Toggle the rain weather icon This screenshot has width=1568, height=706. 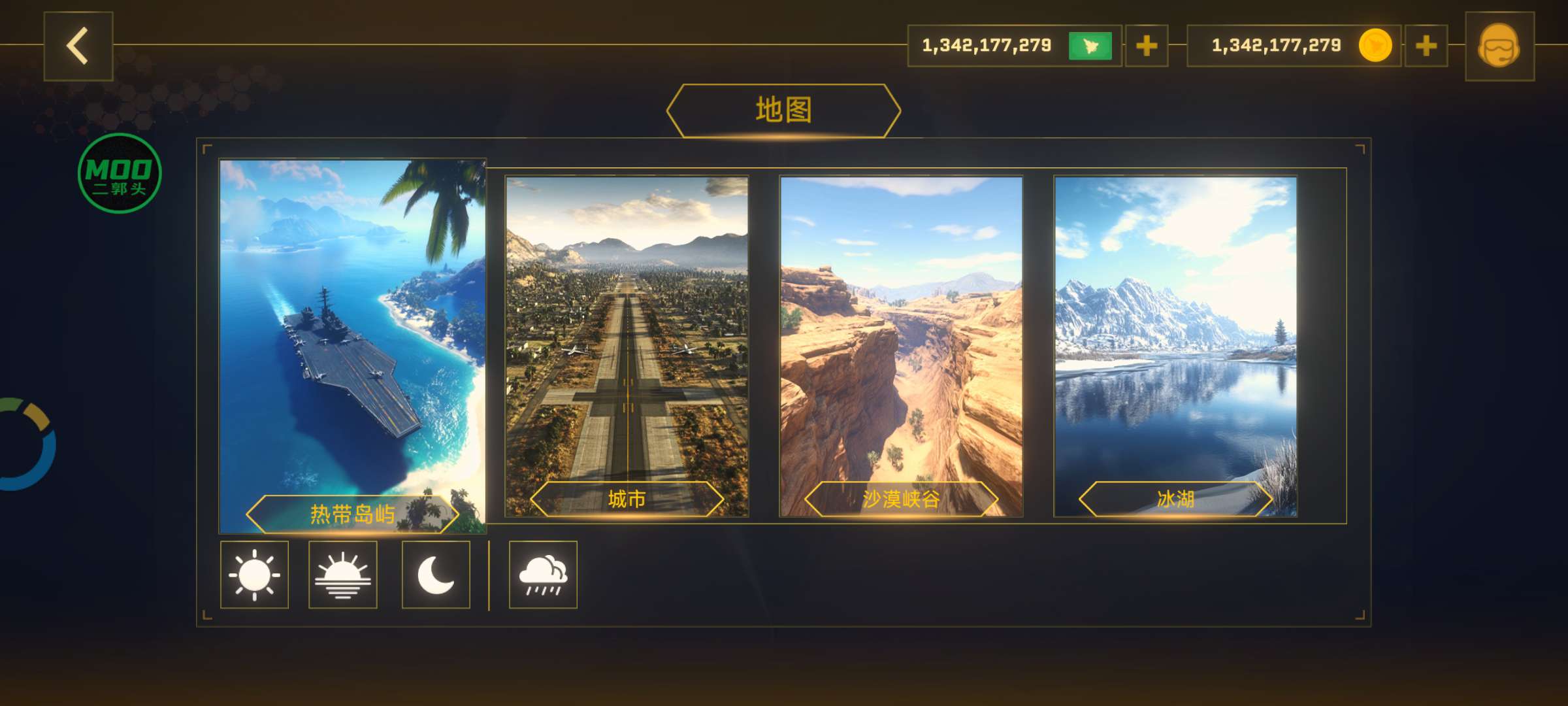pyautogui.click(x=543, y=575)
